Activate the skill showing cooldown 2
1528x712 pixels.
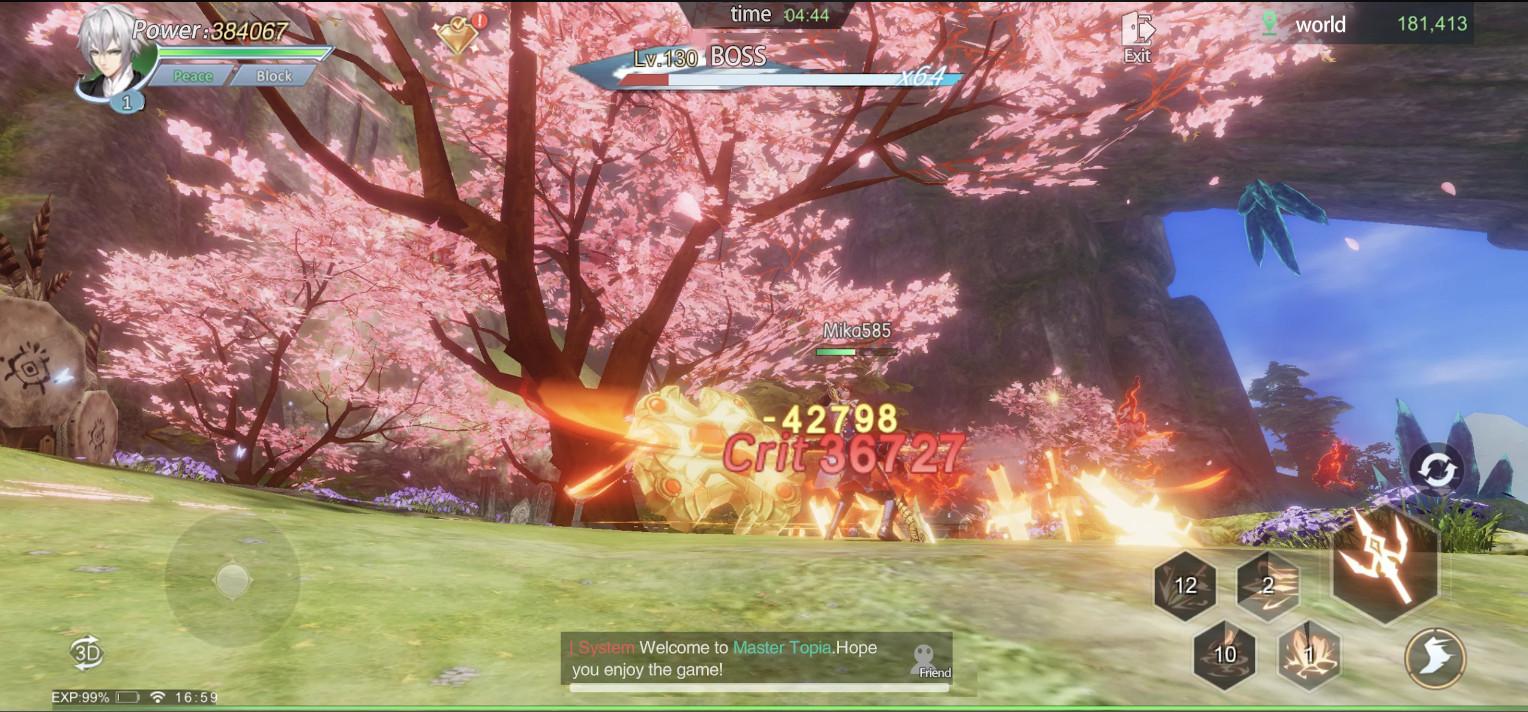click(x=1268, y=586)
